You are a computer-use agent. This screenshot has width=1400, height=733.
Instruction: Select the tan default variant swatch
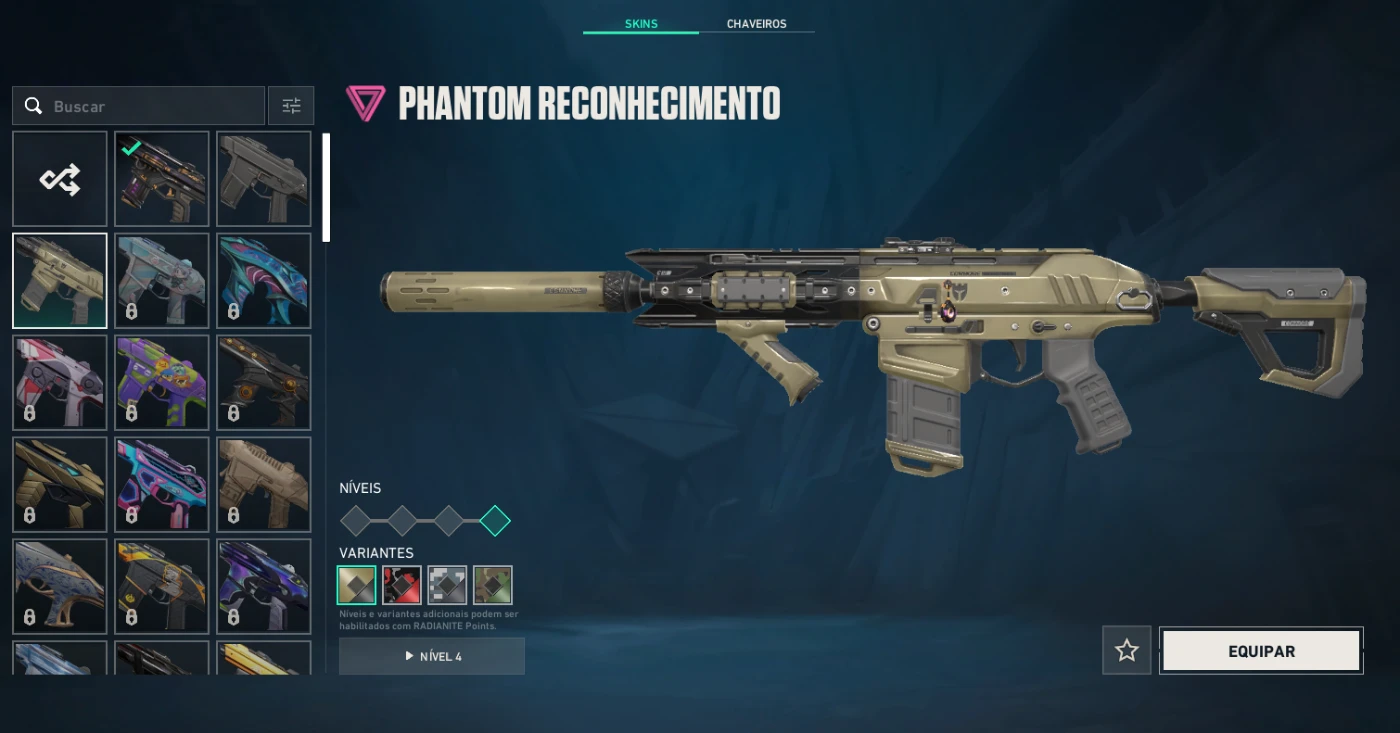(x=357, y=585)
